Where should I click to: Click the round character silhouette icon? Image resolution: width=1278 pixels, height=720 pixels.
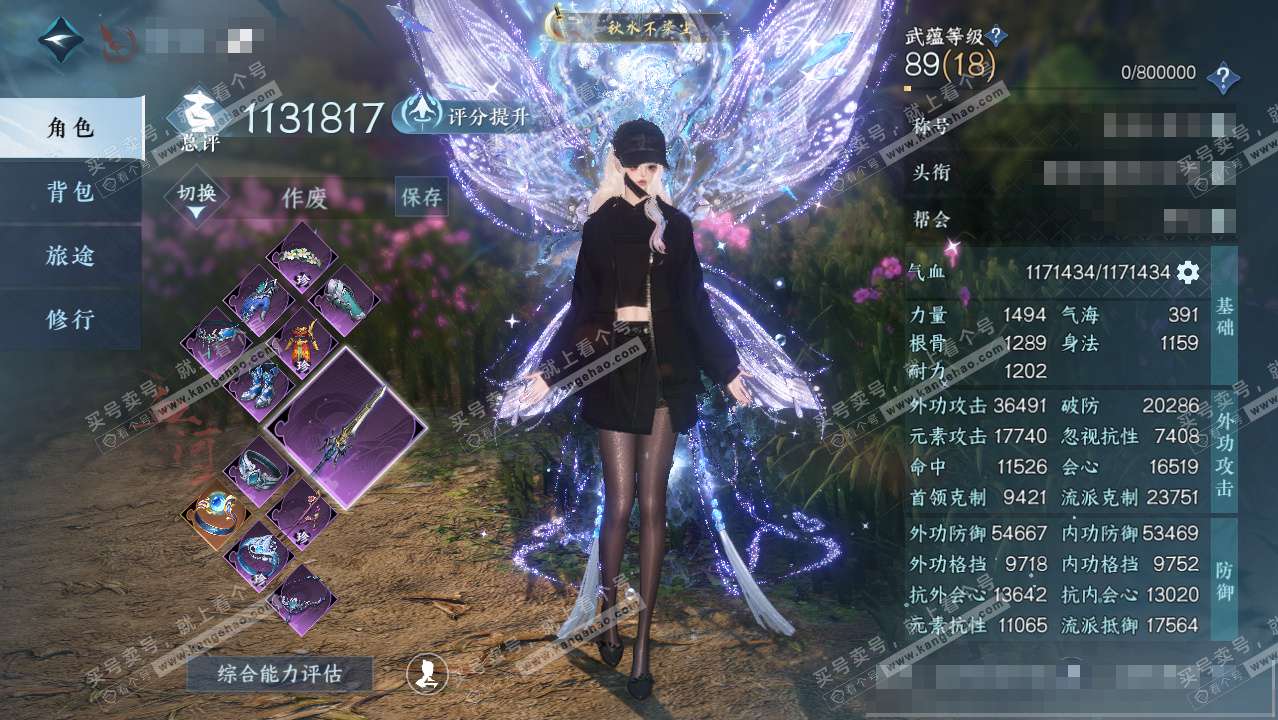coord(427,674)
